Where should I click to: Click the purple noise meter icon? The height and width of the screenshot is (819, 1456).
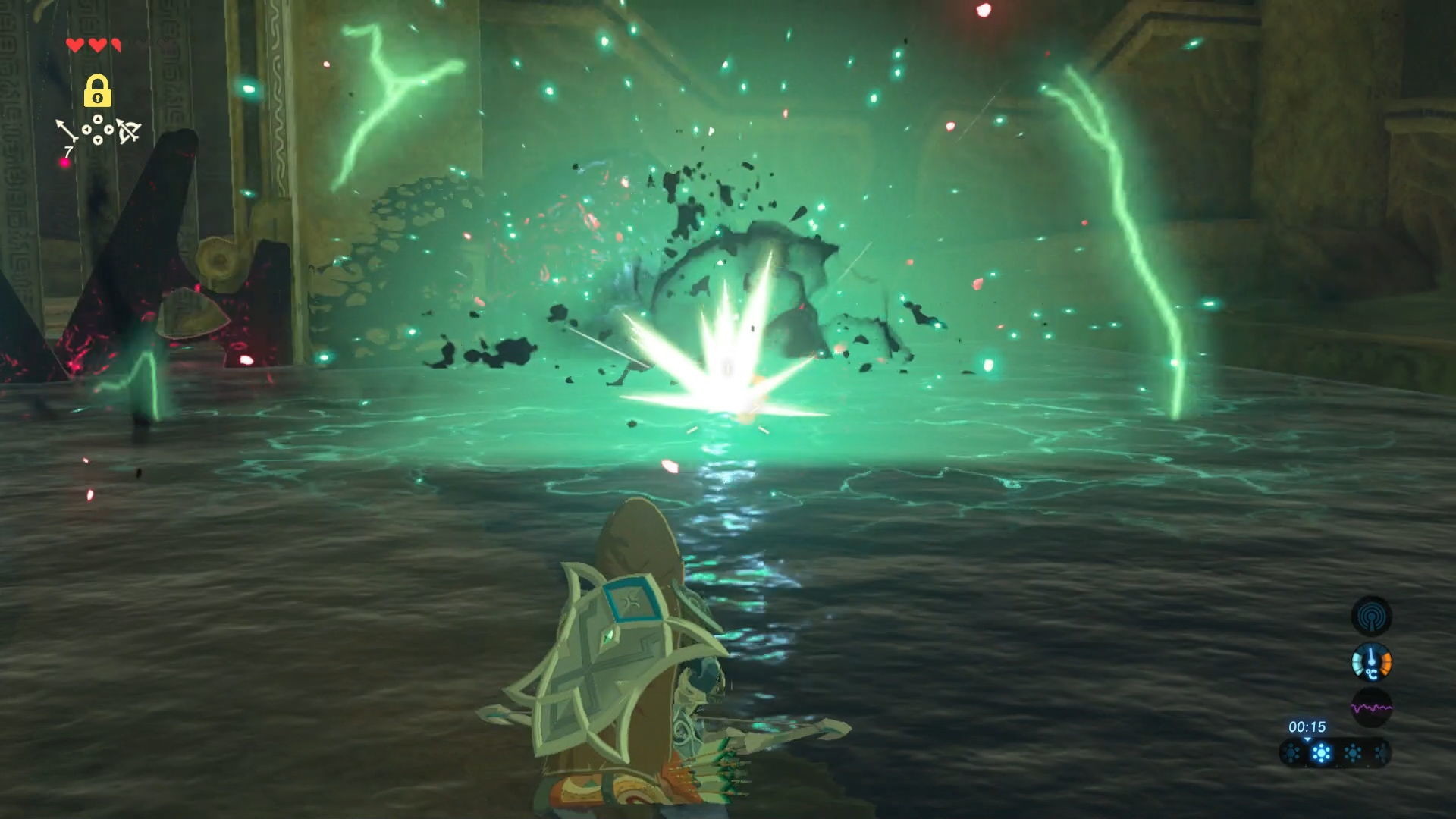tap(1371, 706)
